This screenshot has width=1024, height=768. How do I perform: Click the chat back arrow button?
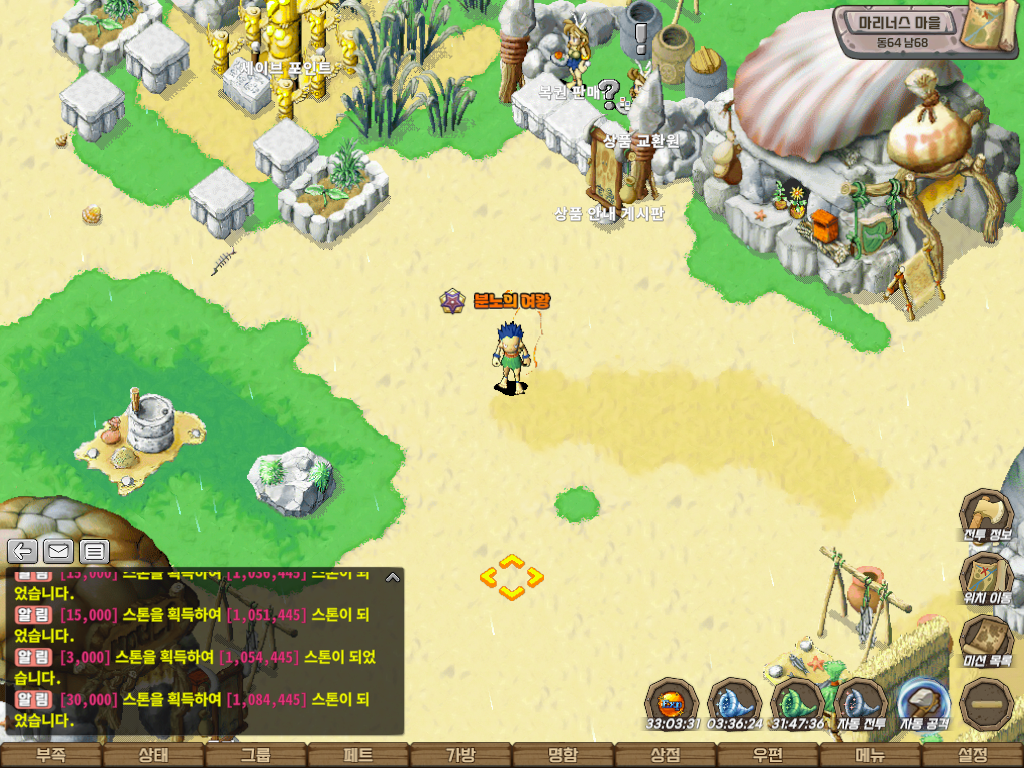23,551
